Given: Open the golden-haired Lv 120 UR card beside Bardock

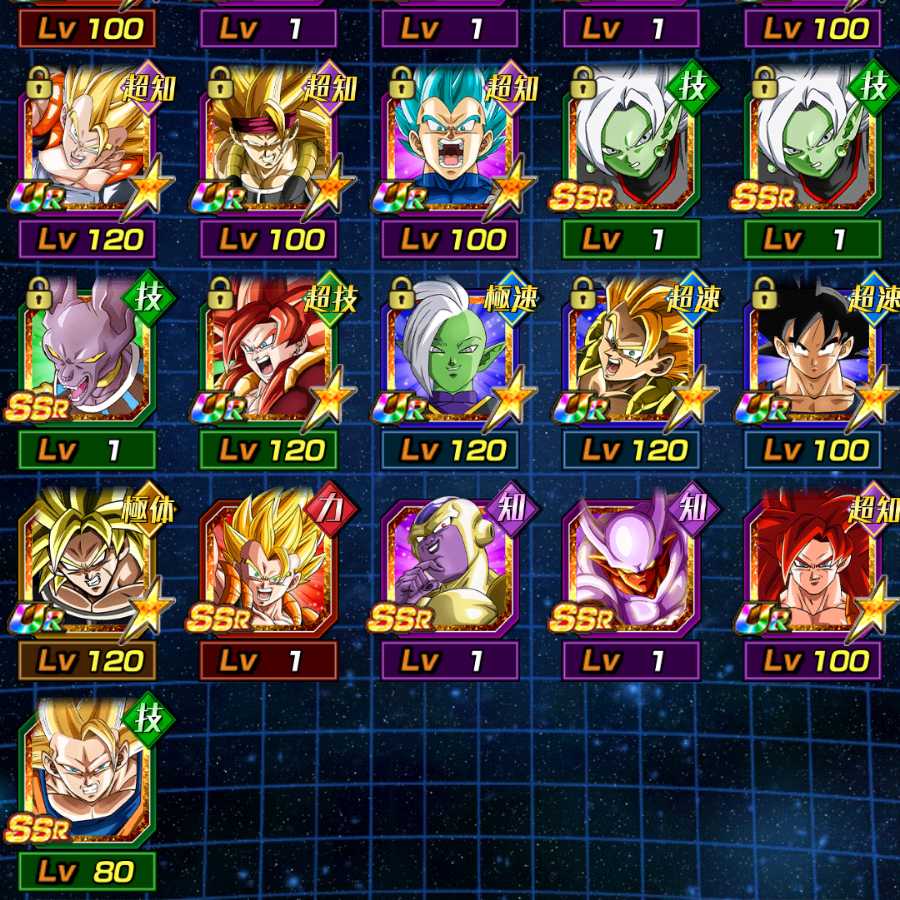Looking at the screenshot, I should tap(87, 142).
